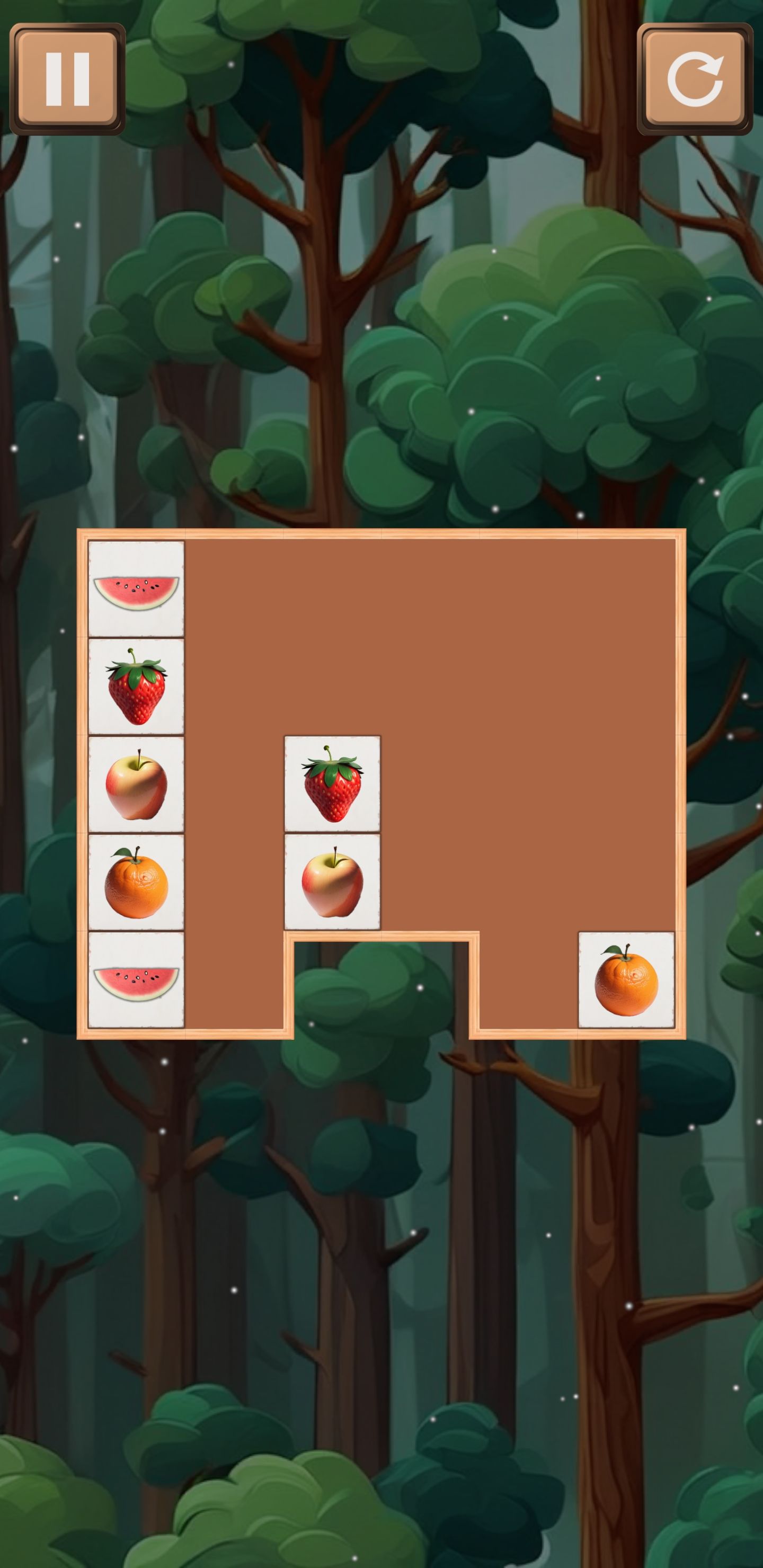The width and height of the screenshot is (763, 1568).
Task: Tap the orange tile sitting above a watermelon
Action: (136, 882)
